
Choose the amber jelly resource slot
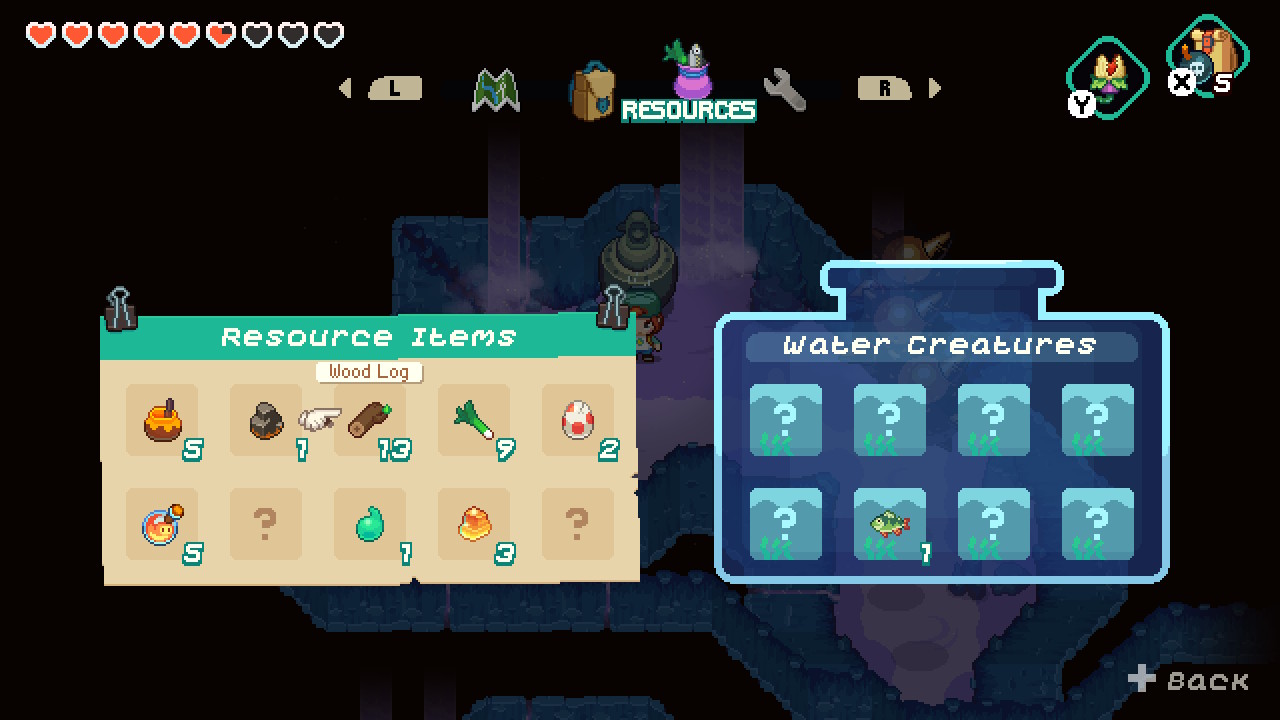474,524
